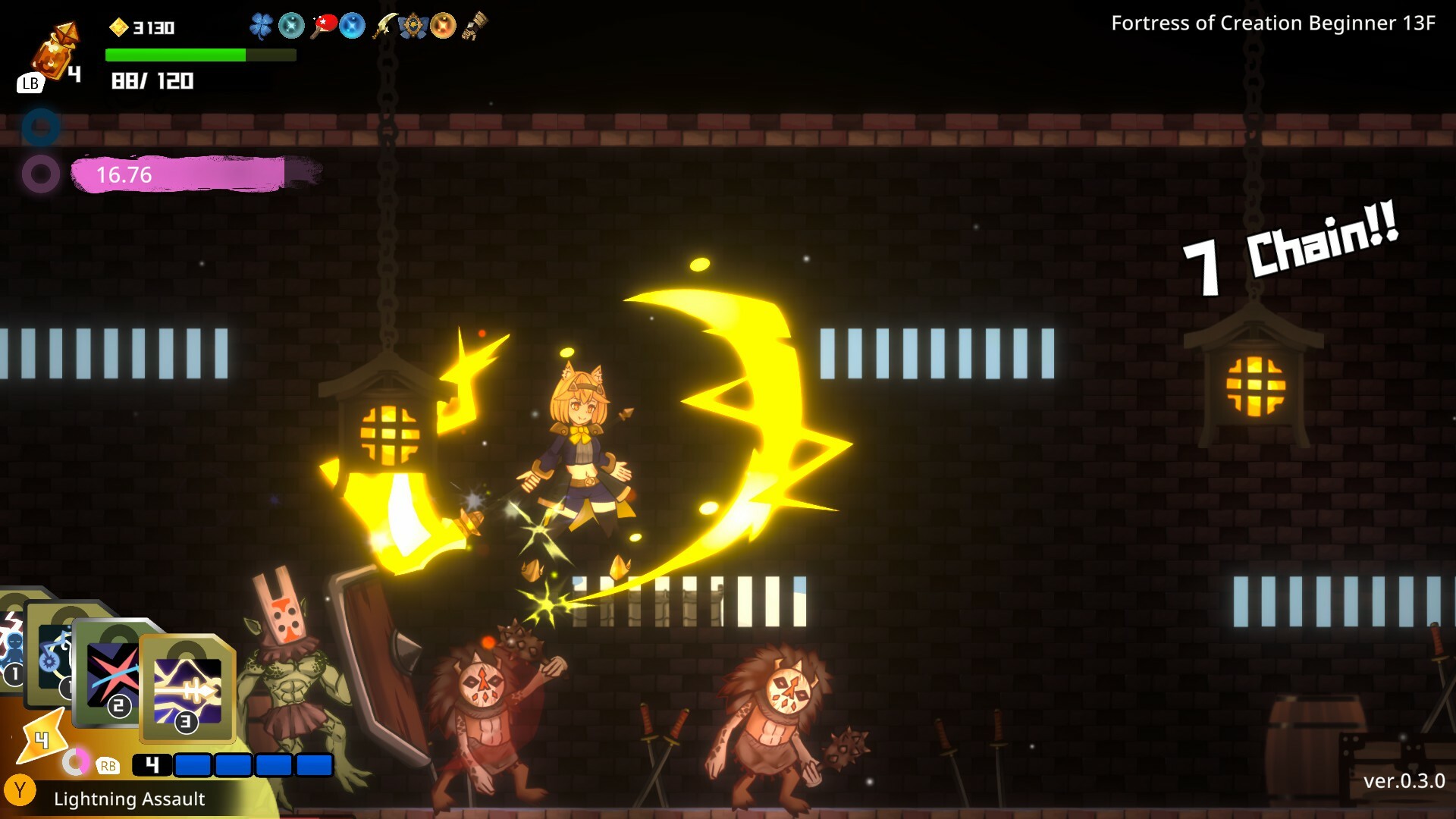Viewport: 1456px width, 819px height.
Task: Click the Lightning Assault skill name
Action: coord(129,799)
